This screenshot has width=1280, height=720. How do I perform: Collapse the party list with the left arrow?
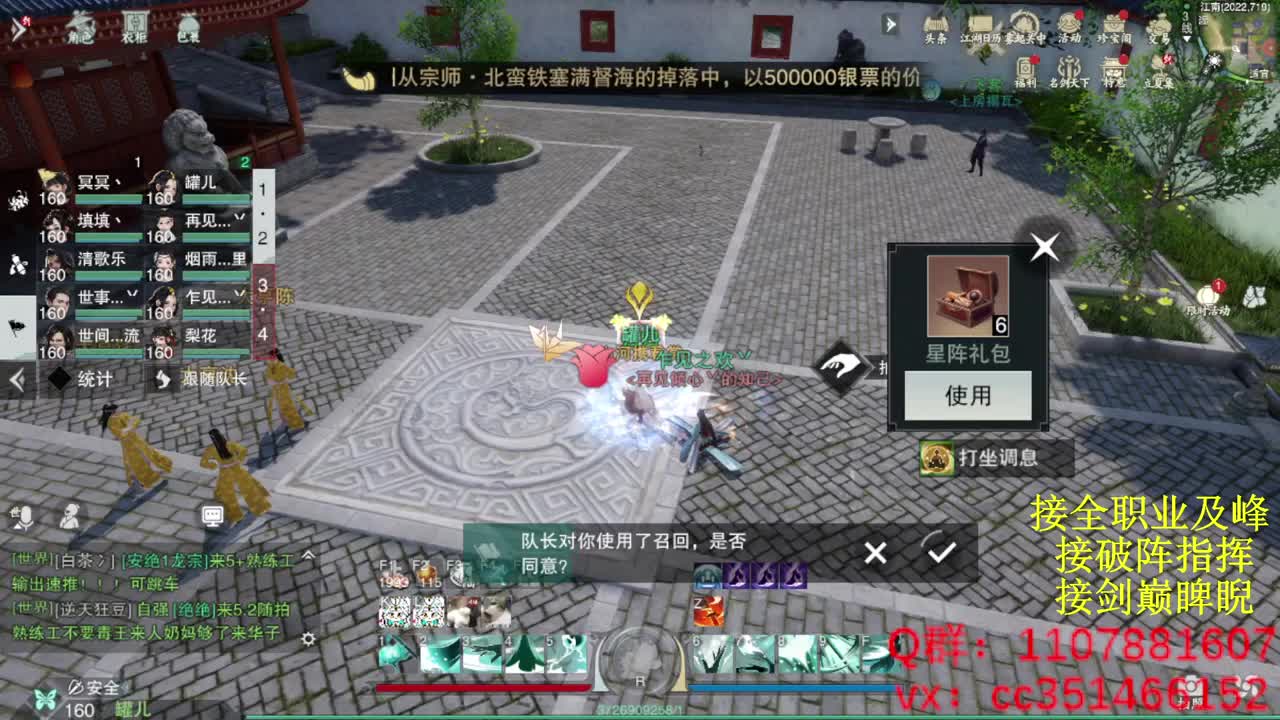point(15,377)
